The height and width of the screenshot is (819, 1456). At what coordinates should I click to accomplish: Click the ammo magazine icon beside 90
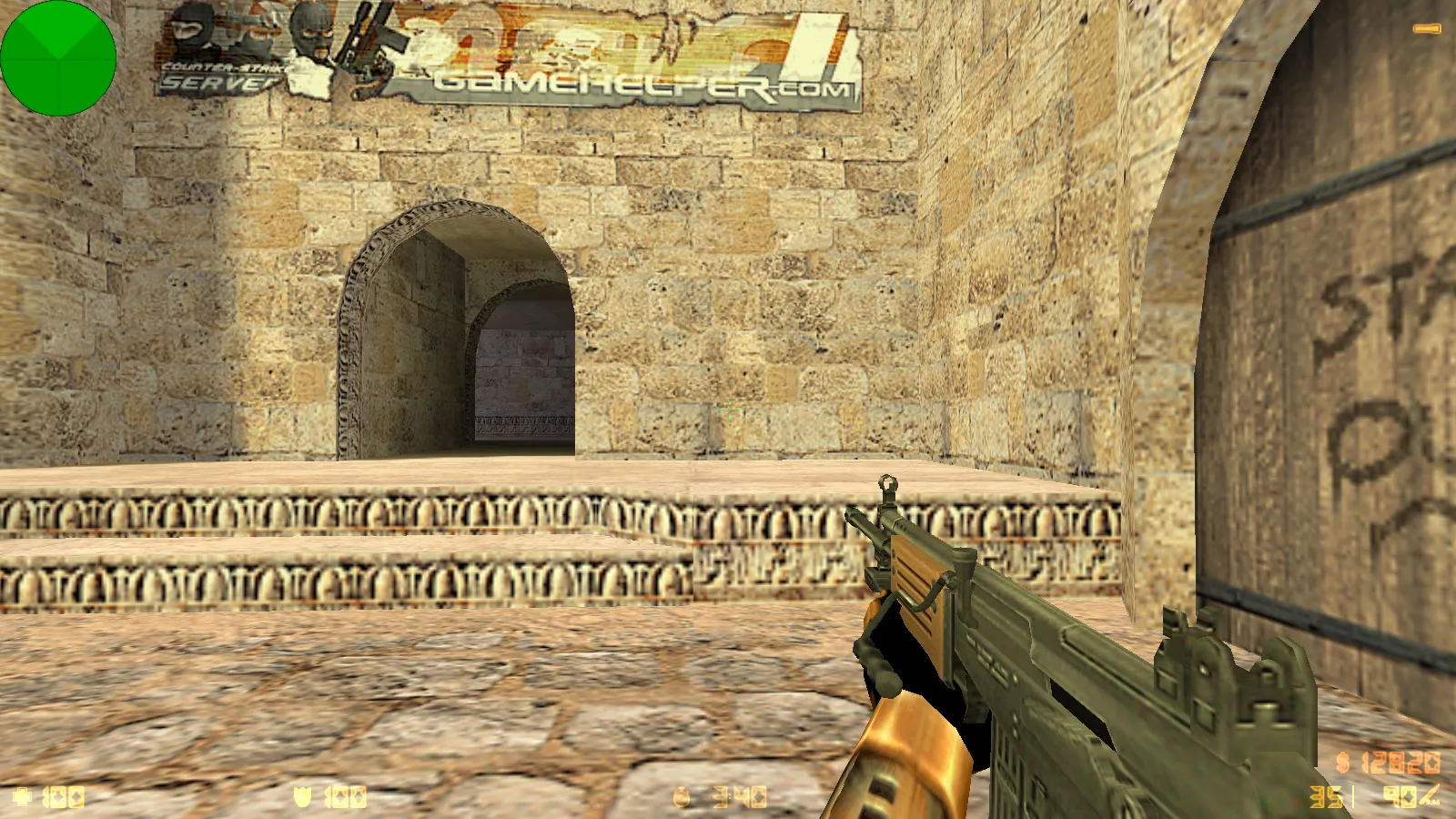1431,794
